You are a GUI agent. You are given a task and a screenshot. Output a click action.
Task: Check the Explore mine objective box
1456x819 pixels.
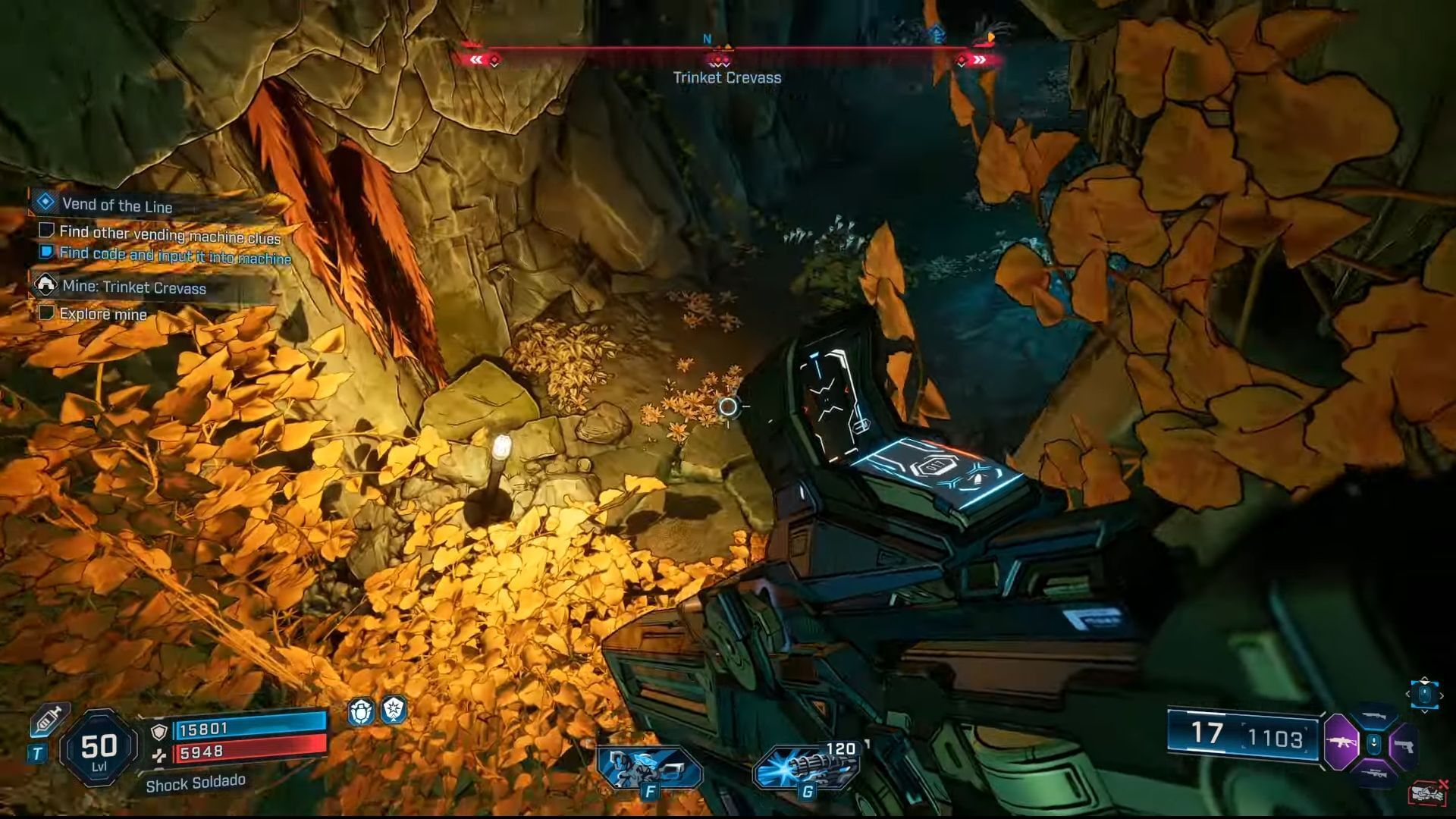click(46, 312)
